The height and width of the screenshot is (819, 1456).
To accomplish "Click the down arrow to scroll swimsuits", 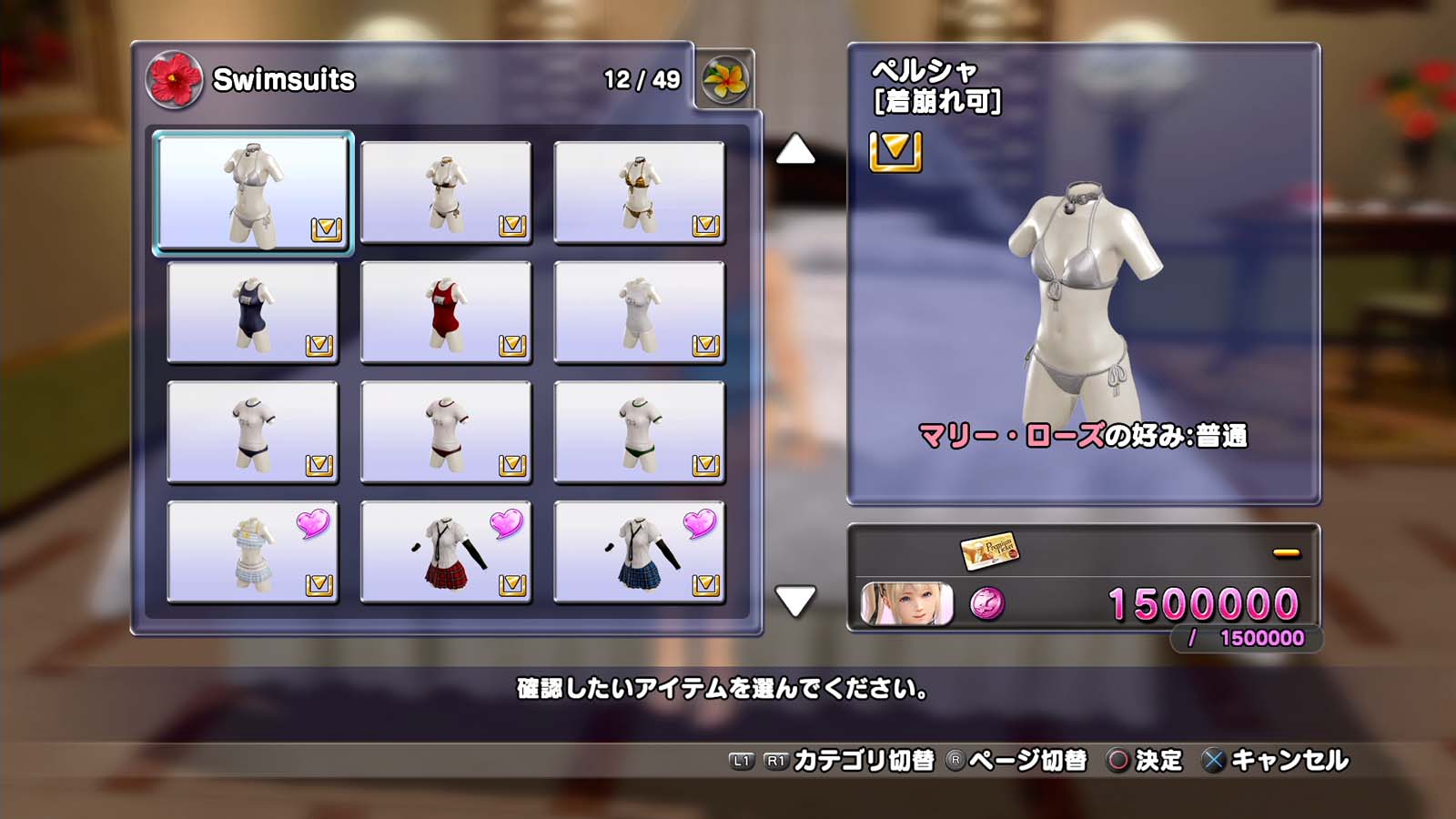I will click(x=796, y=600).
